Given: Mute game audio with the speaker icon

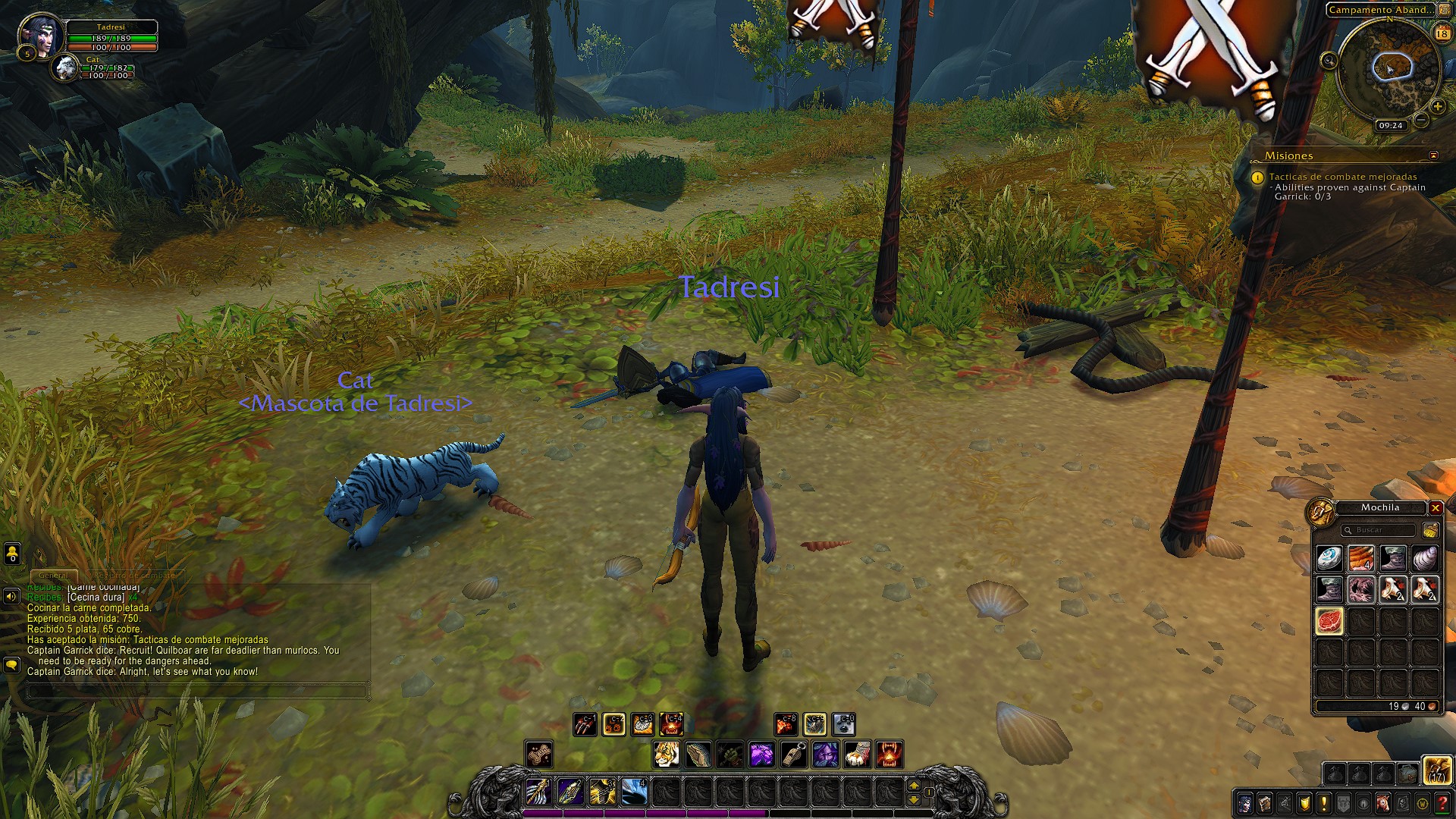Looking at the screenshot, I should point(11,598).
